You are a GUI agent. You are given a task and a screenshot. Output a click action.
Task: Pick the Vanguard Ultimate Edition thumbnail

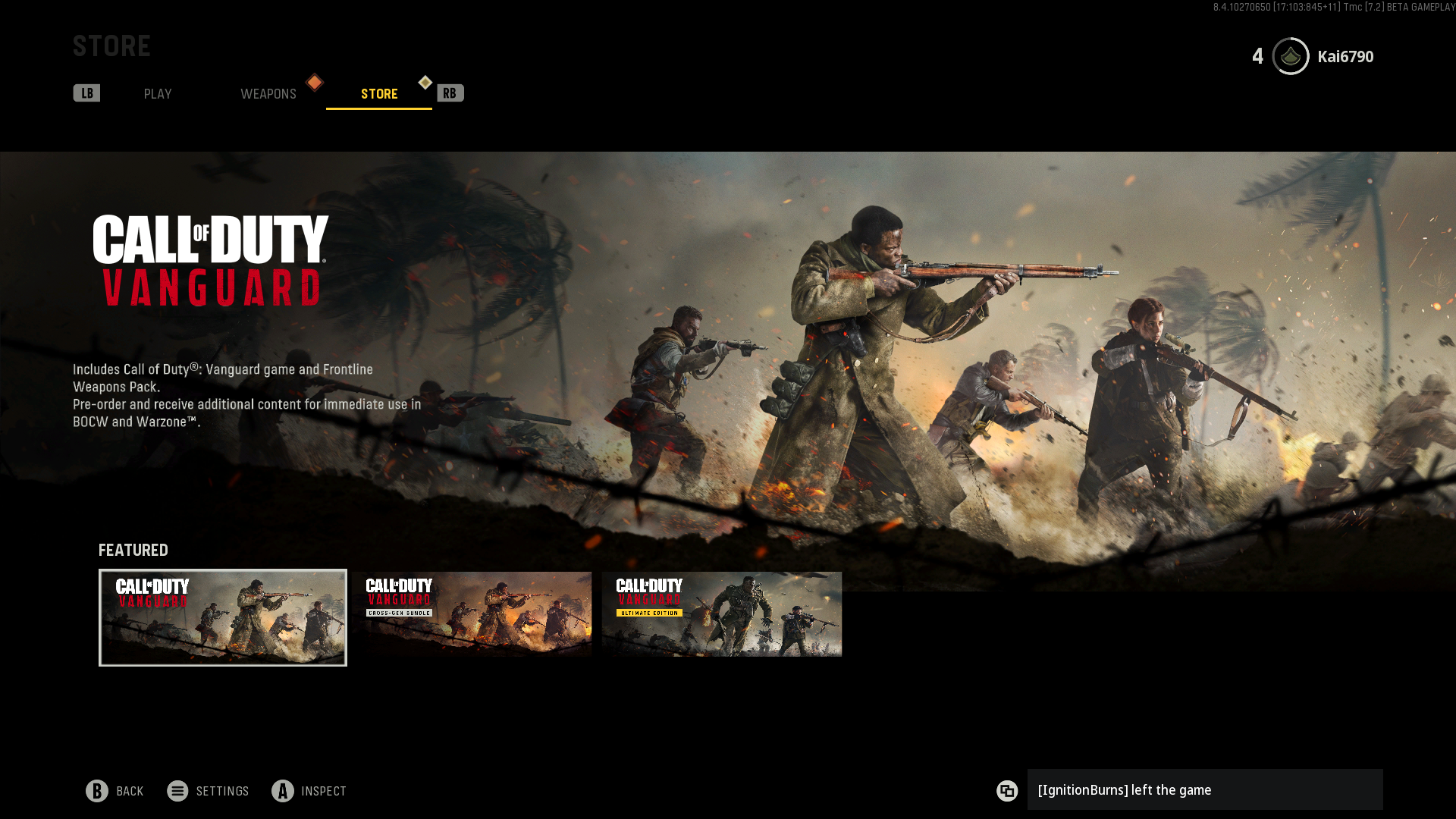pos(721,614)
